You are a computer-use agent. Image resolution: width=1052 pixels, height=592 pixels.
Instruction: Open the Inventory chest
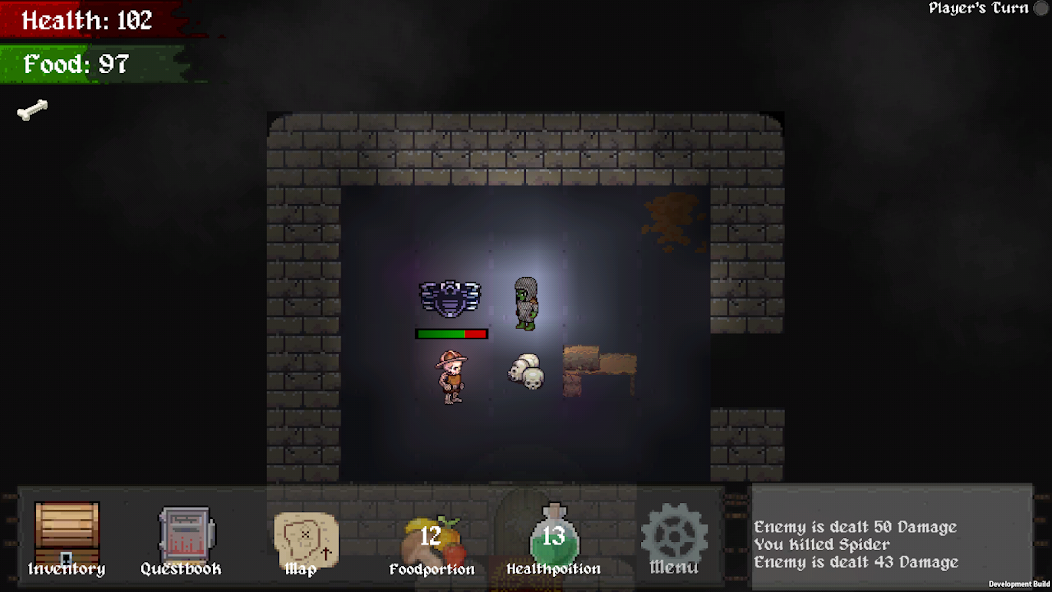click(x=67, y=537)
